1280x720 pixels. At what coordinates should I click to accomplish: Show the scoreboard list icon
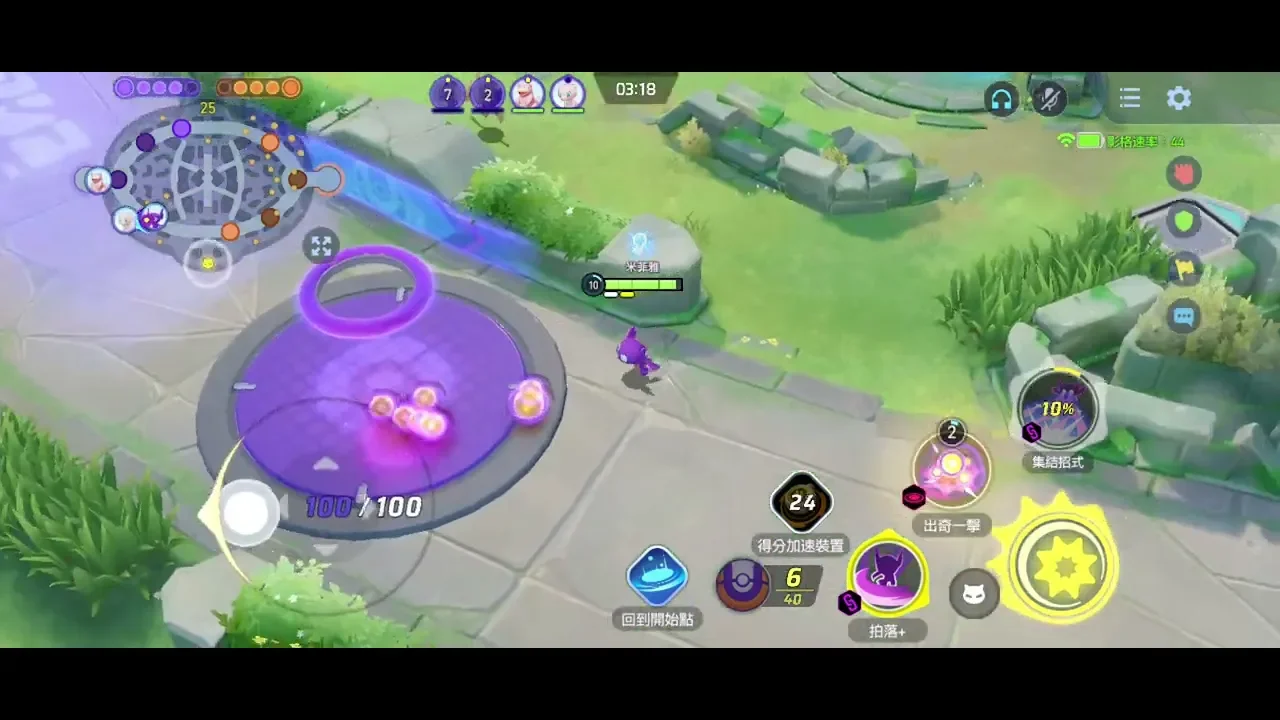[1130, 98]
